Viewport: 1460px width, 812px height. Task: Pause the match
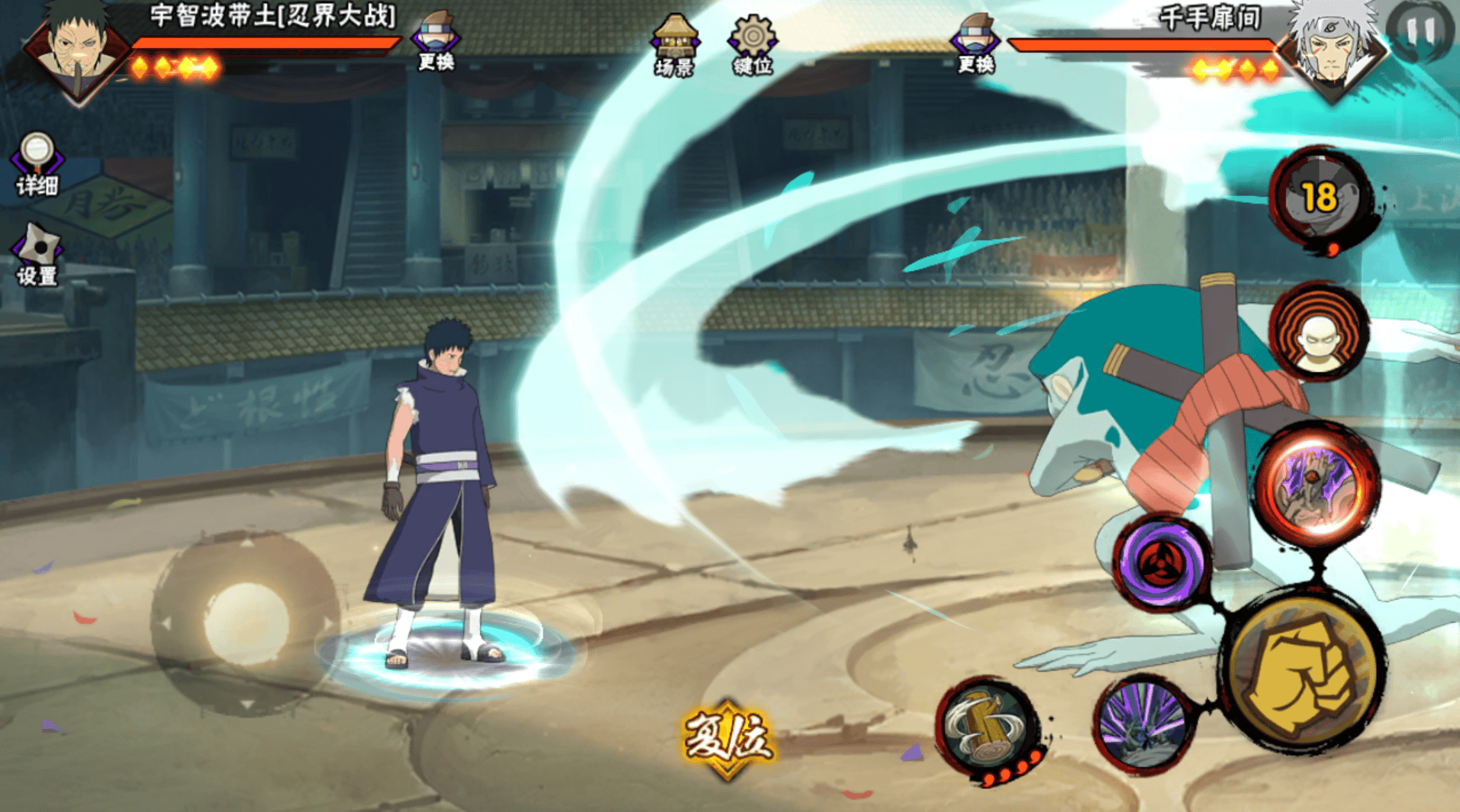click(1420, 31)
